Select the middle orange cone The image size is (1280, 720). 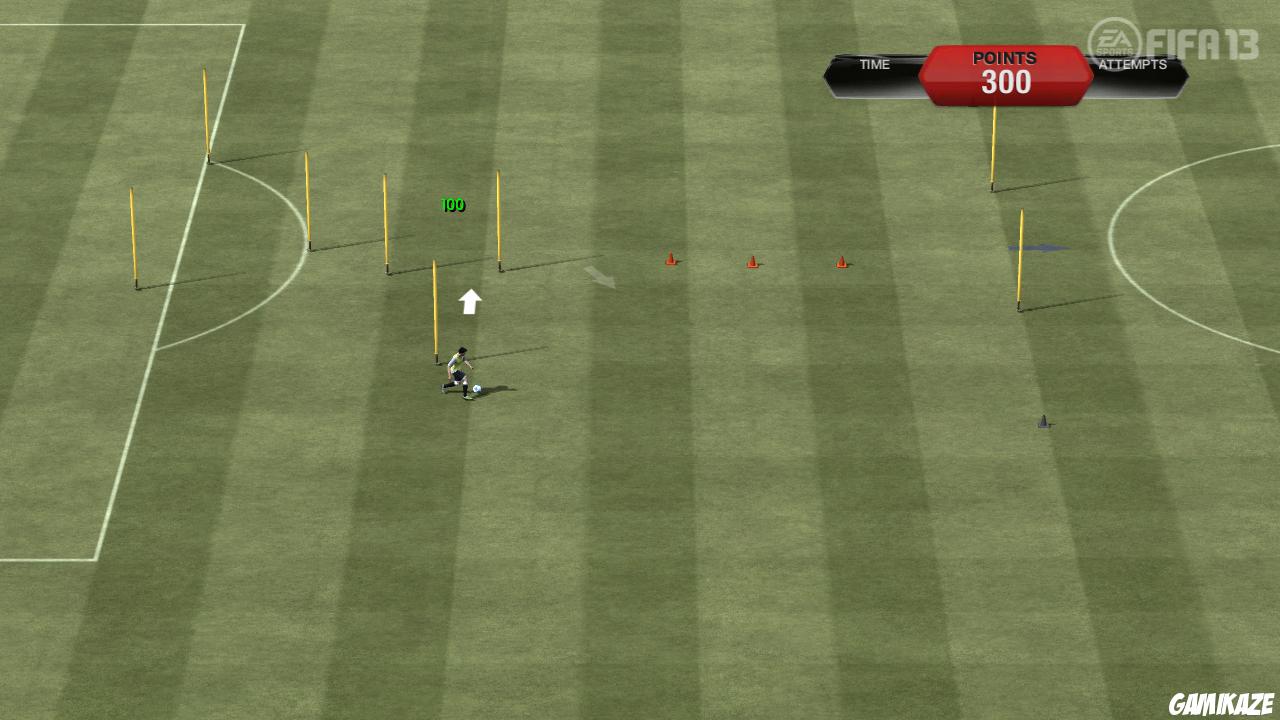(x=752, y=261)
